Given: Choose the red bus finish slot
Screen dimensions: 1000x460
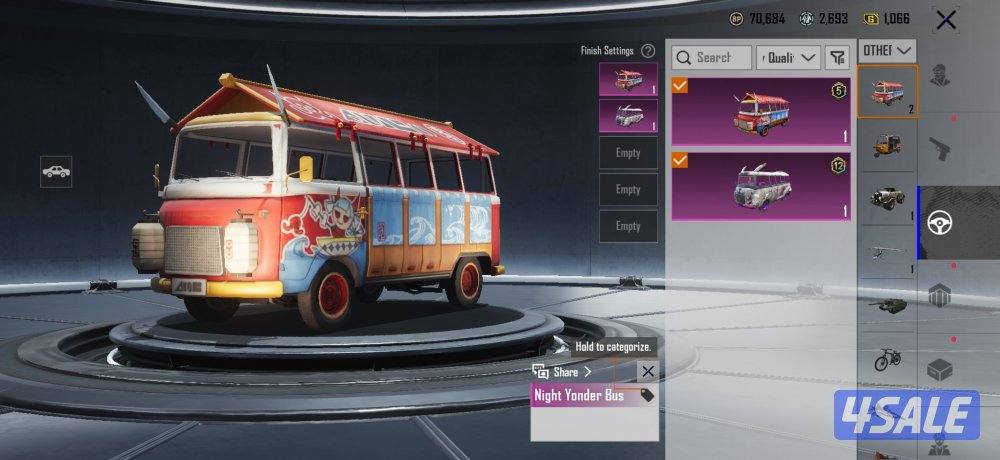Looking at the screenshot, I should point(628,79).
